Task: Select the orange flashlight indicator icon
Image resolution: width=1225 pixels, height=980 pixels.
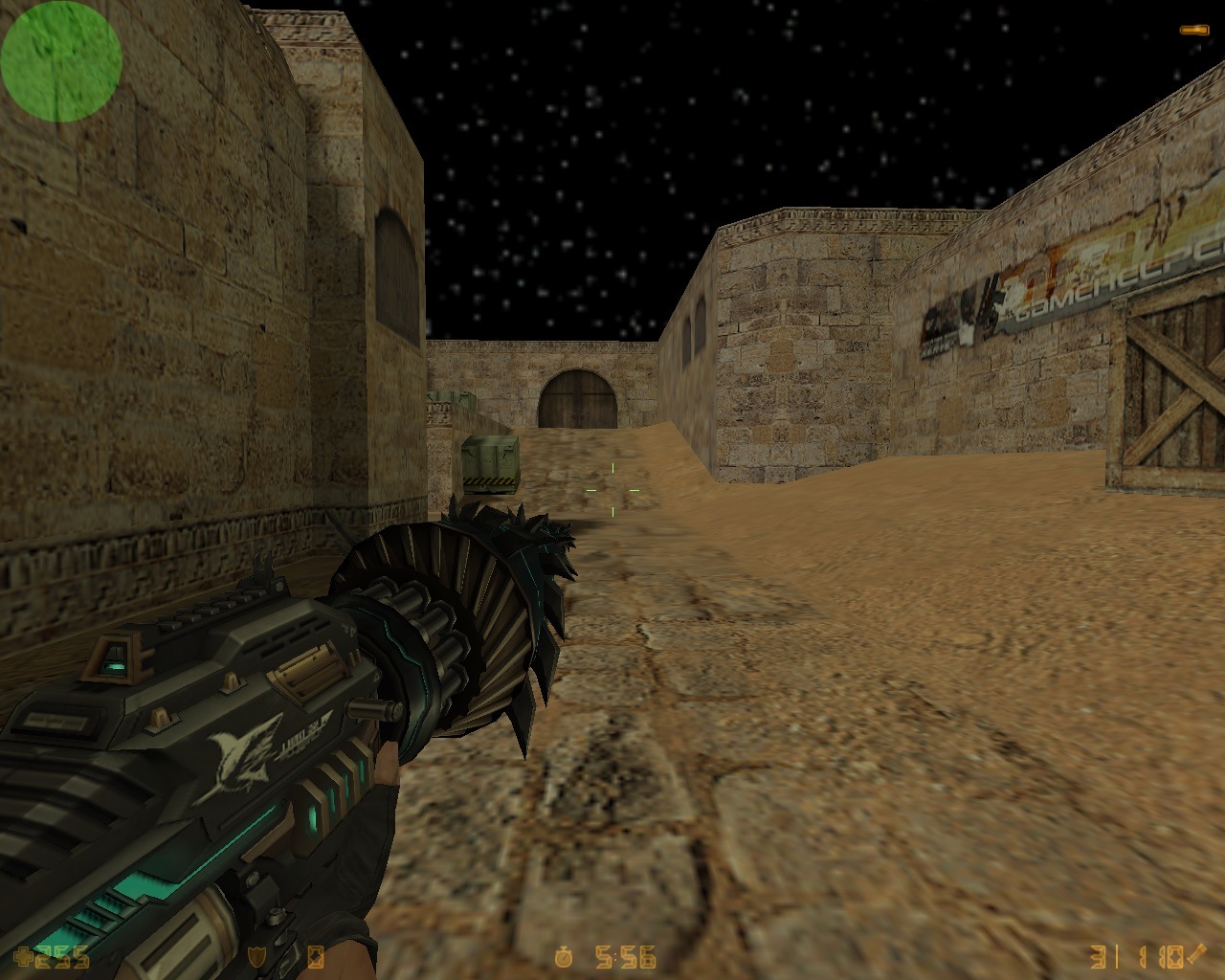Action: point(1193,31)
